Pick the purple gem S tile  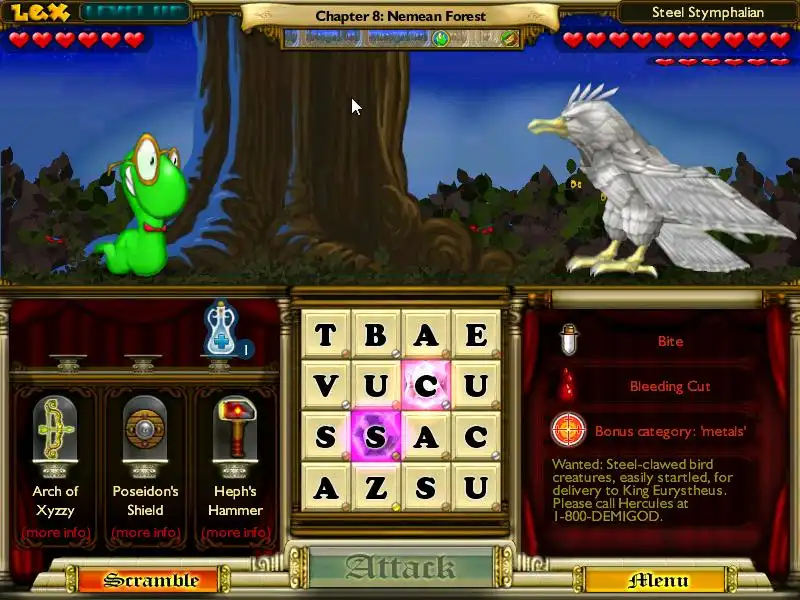376,437
